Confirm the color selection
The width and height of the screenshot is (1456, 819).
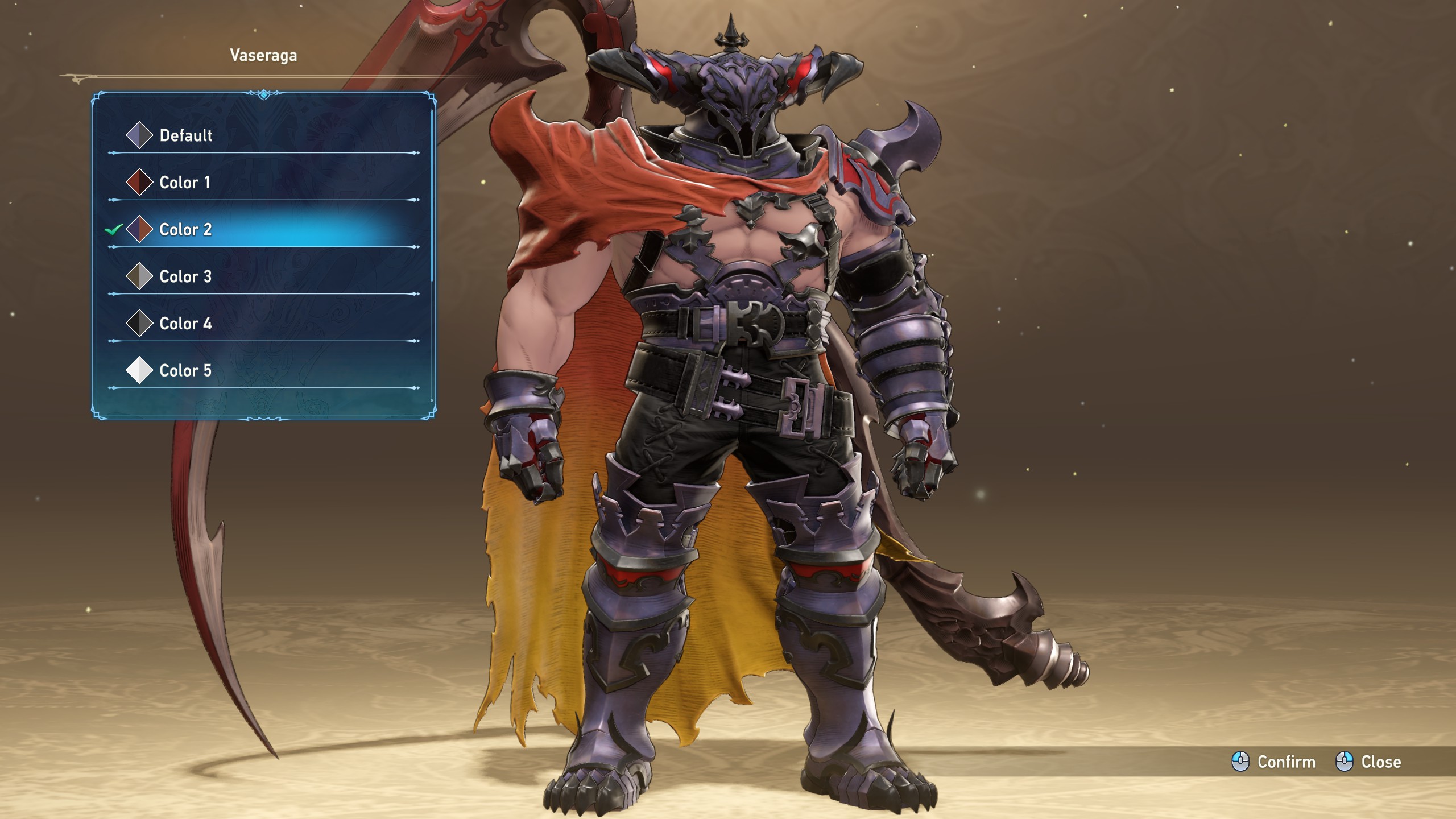(x=1274, y=762)
